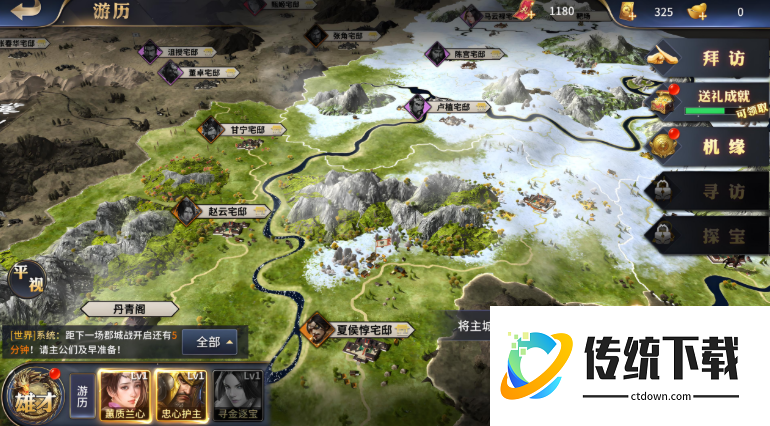Switch to the 游历 tab beside portraits
The height and width of the screenshot is (426, 770).
83,394
